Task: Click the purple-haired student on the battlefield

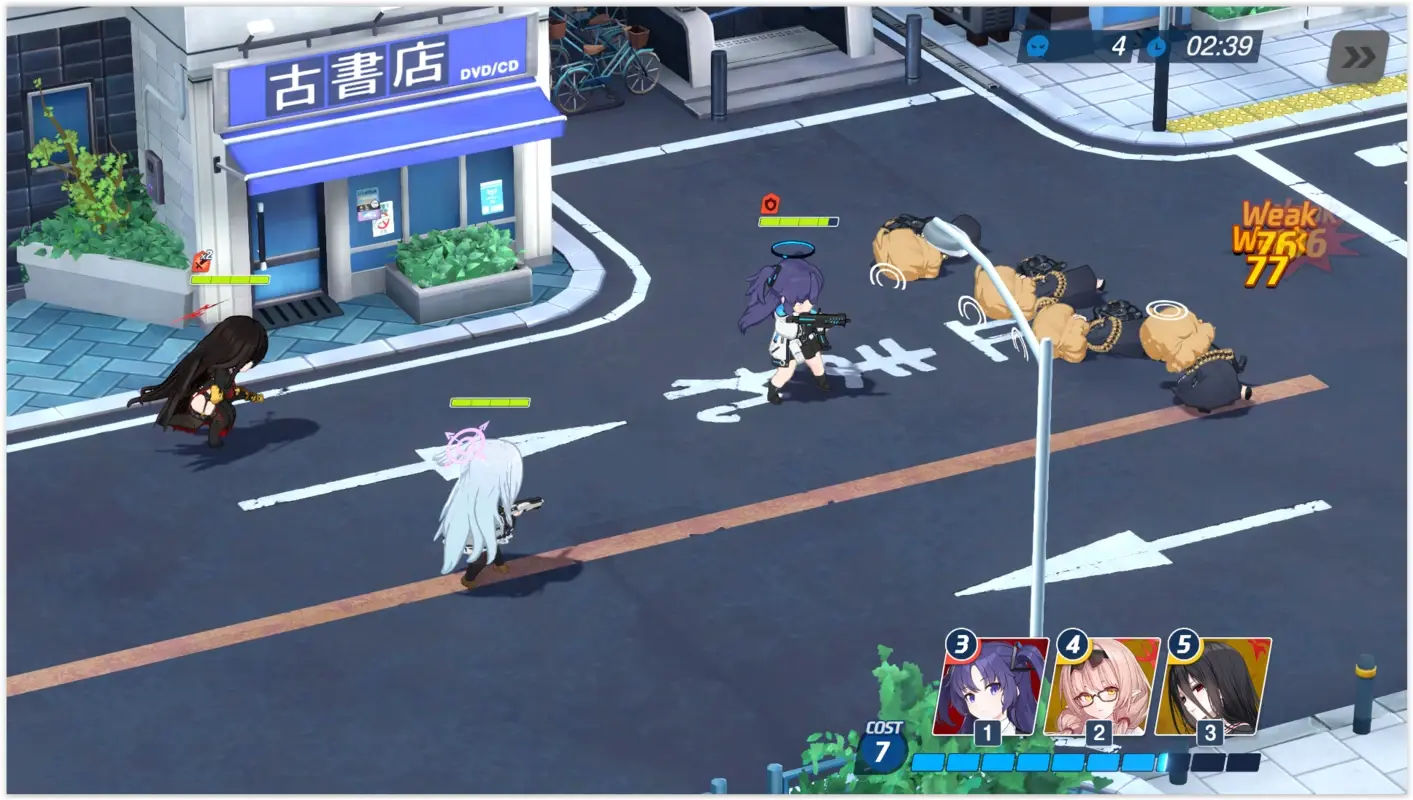Action: (x=795, y=330)
